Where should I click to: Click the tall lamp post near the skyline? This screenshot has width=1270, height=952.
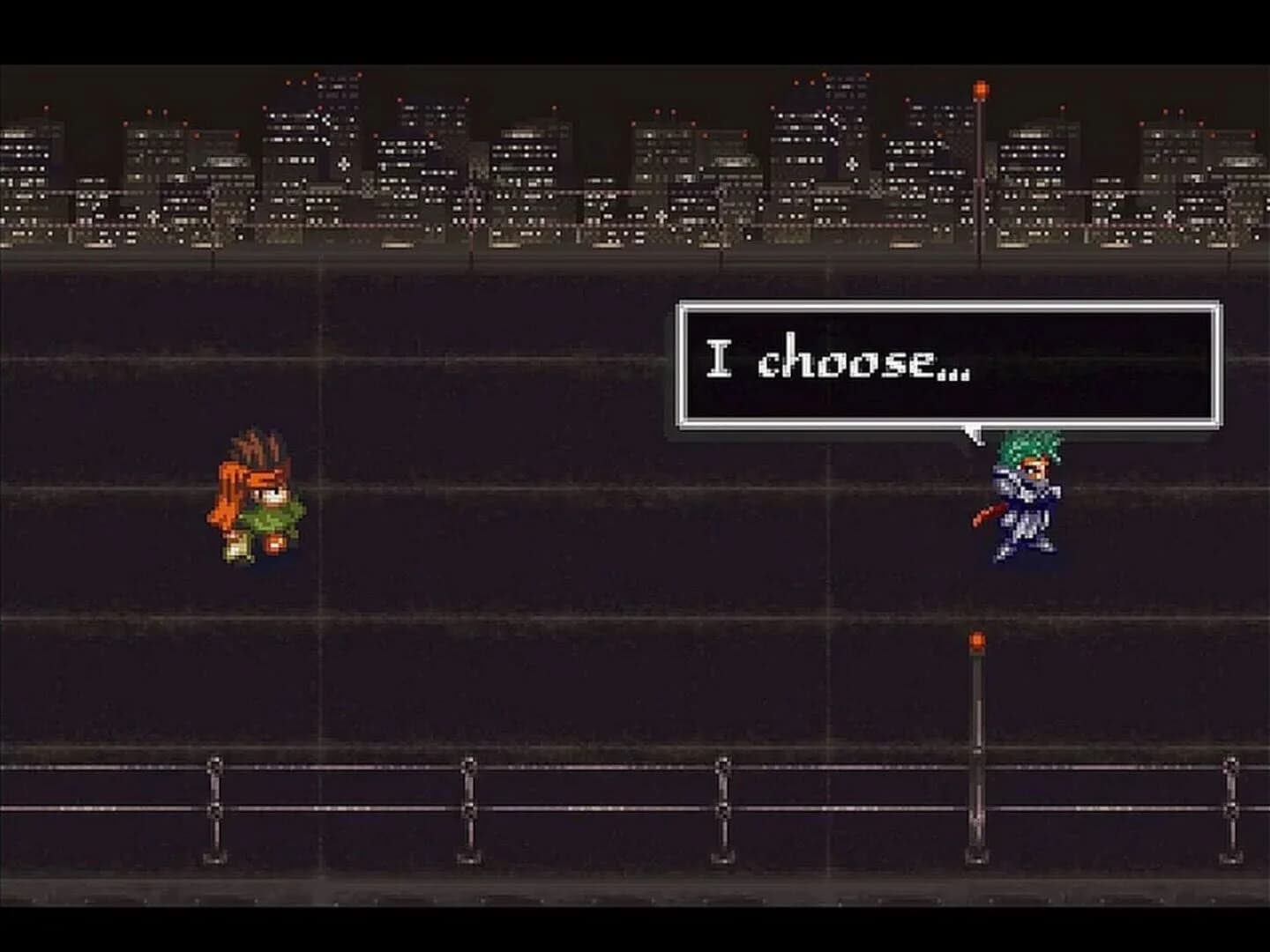click(979, 176)
